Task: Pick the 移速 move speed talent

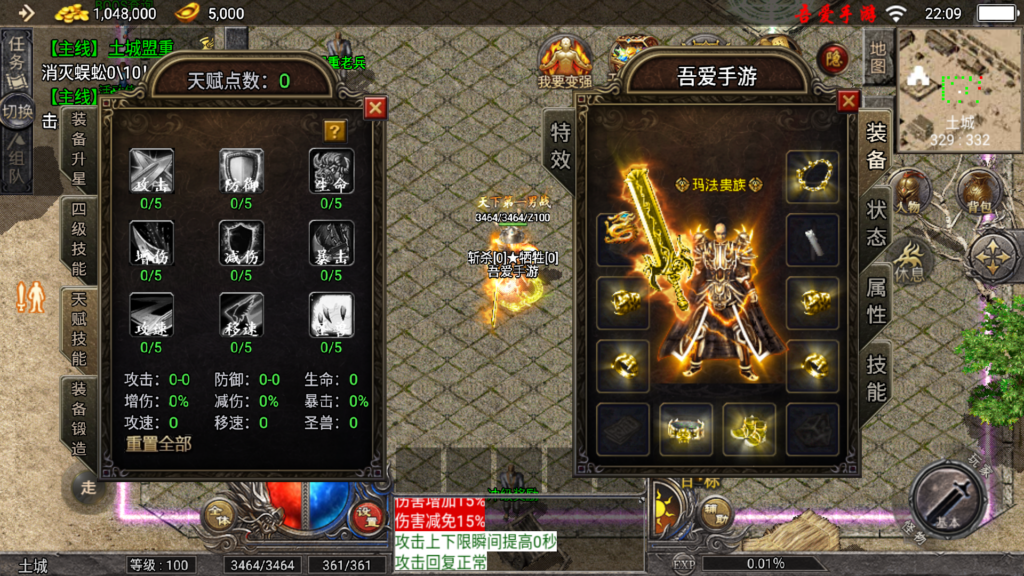Action: pyautogui.click(x=241, y=314)
